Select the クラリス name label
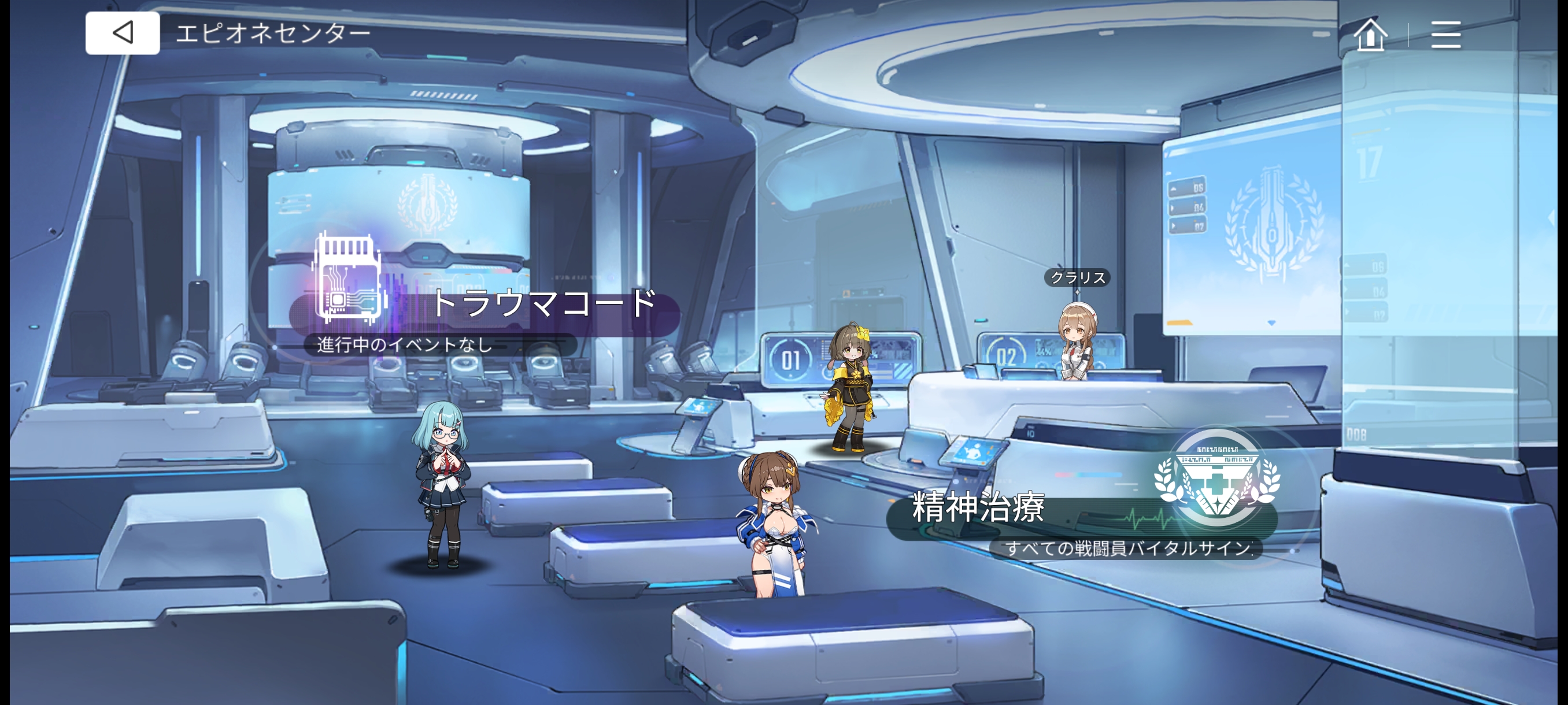This screenshot has height=705, width=1568. click(1077, 277)
